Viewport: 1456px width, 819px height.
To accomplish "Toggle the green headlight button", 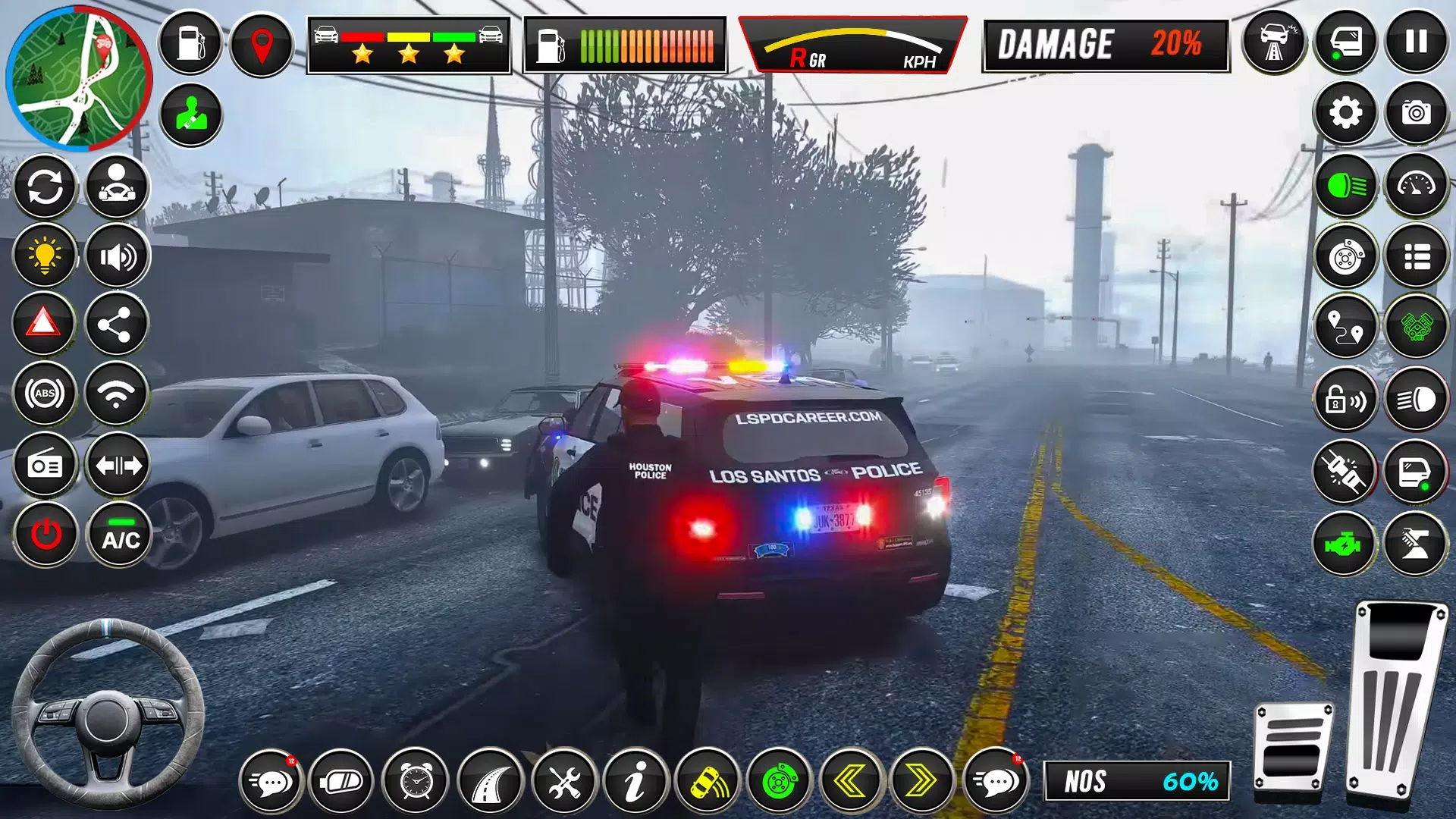I will point(1345,185).
